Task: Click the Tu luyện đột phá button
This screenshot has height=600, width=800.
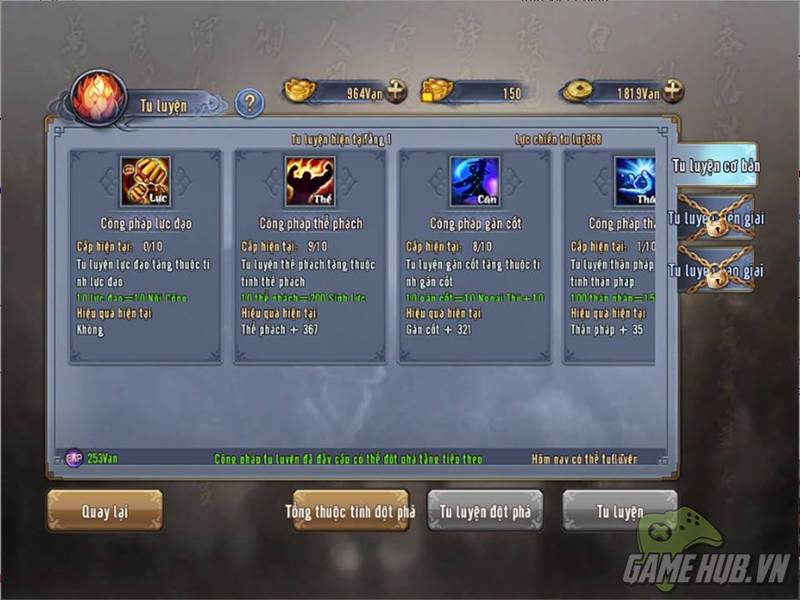Action: [x=485, y=511]
